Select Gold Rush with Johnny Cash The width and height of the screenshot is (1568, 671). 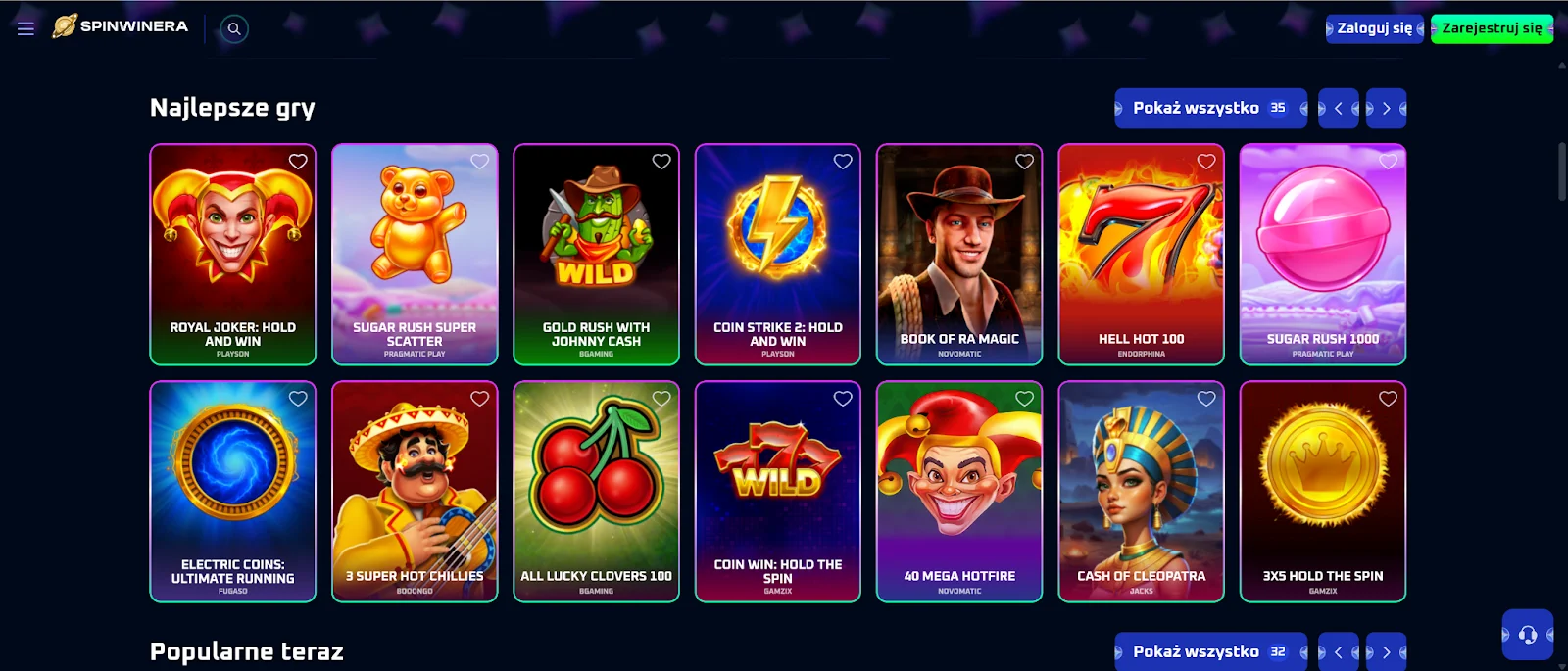coord(596,254)
